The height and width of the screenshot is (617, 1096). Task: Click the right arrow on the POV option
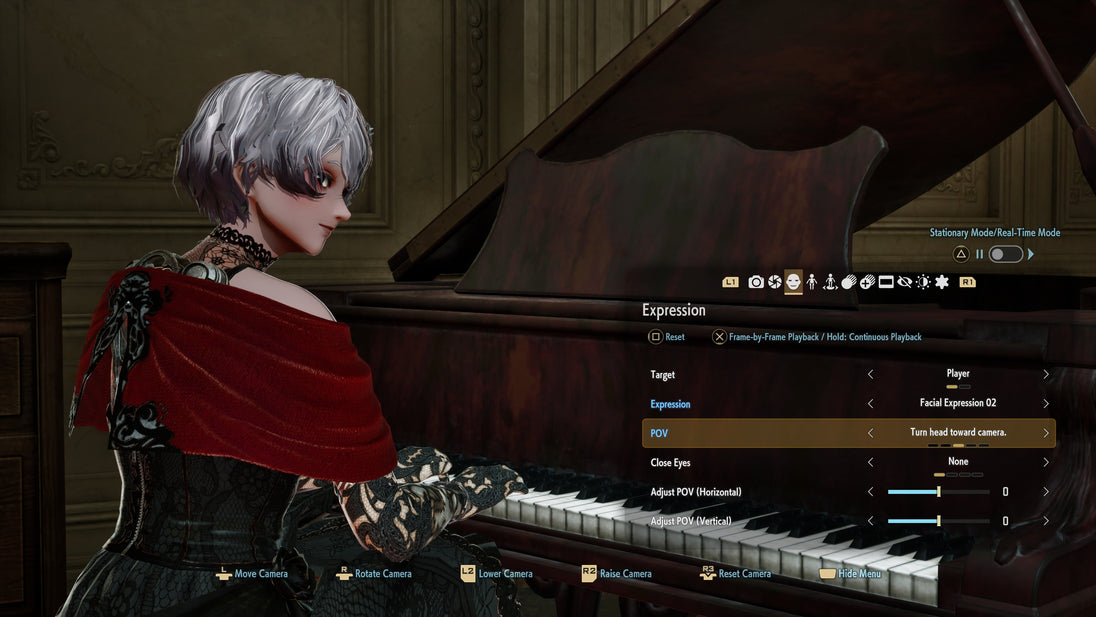click(x=1046, y=433)
